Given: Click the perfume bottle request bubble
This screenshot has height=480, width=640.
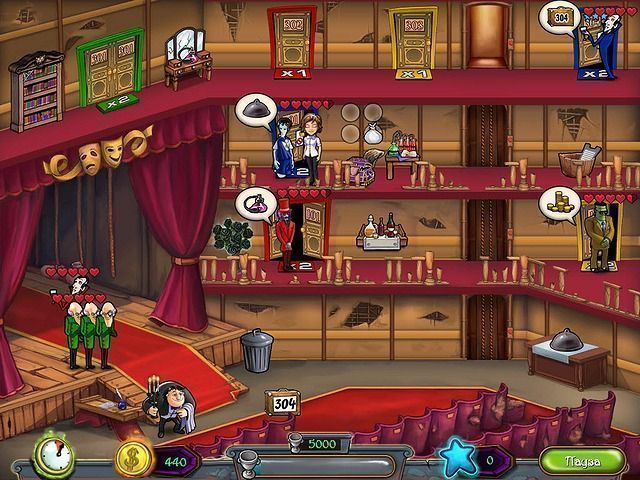Looking at the screenshot, I should (x=254, y=203).
